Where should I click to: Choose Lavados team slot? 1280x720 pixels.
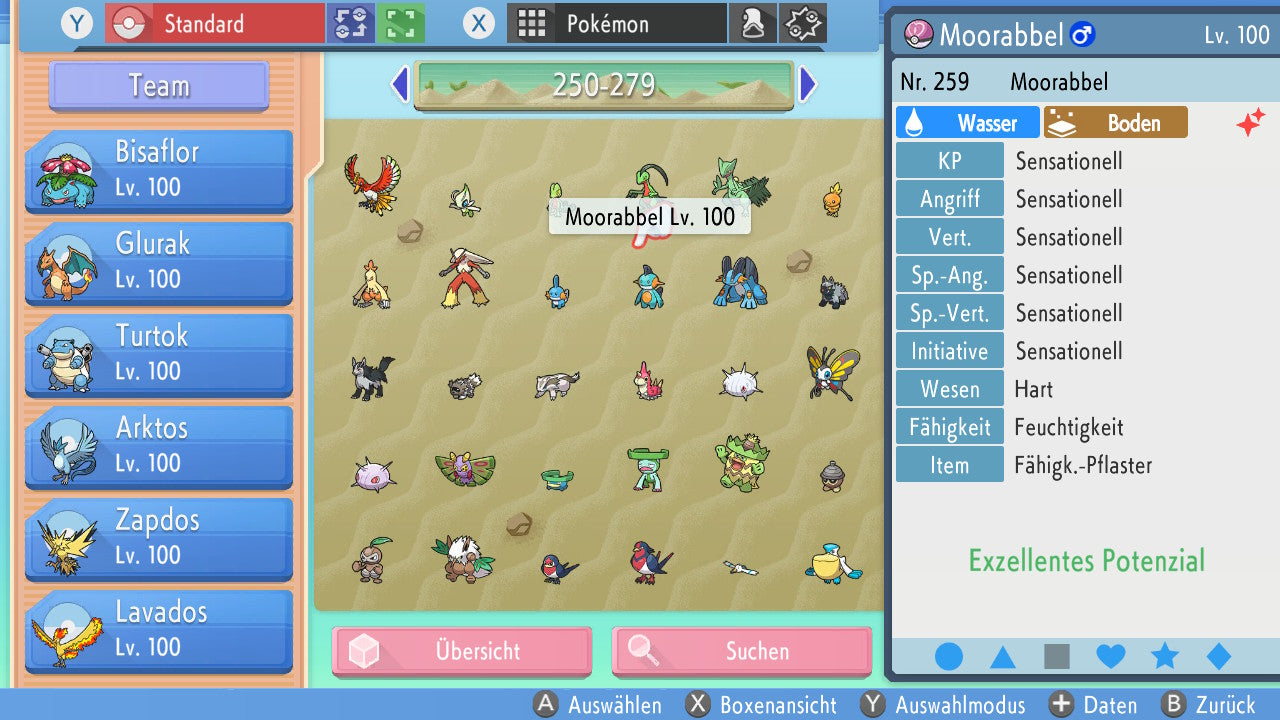tap(159, 630)
